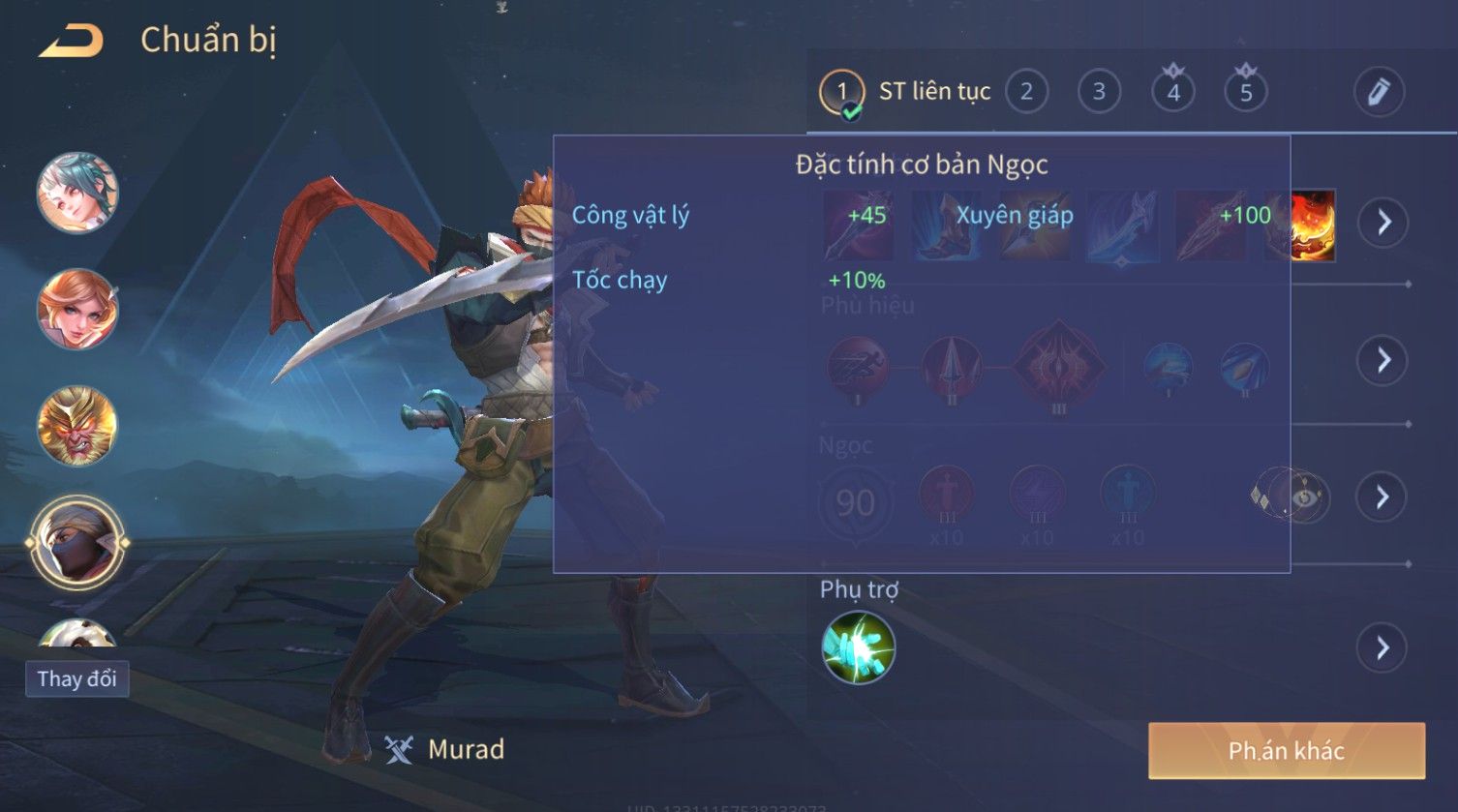
Task: Open the item build arrow
Action: (1382, 223)
